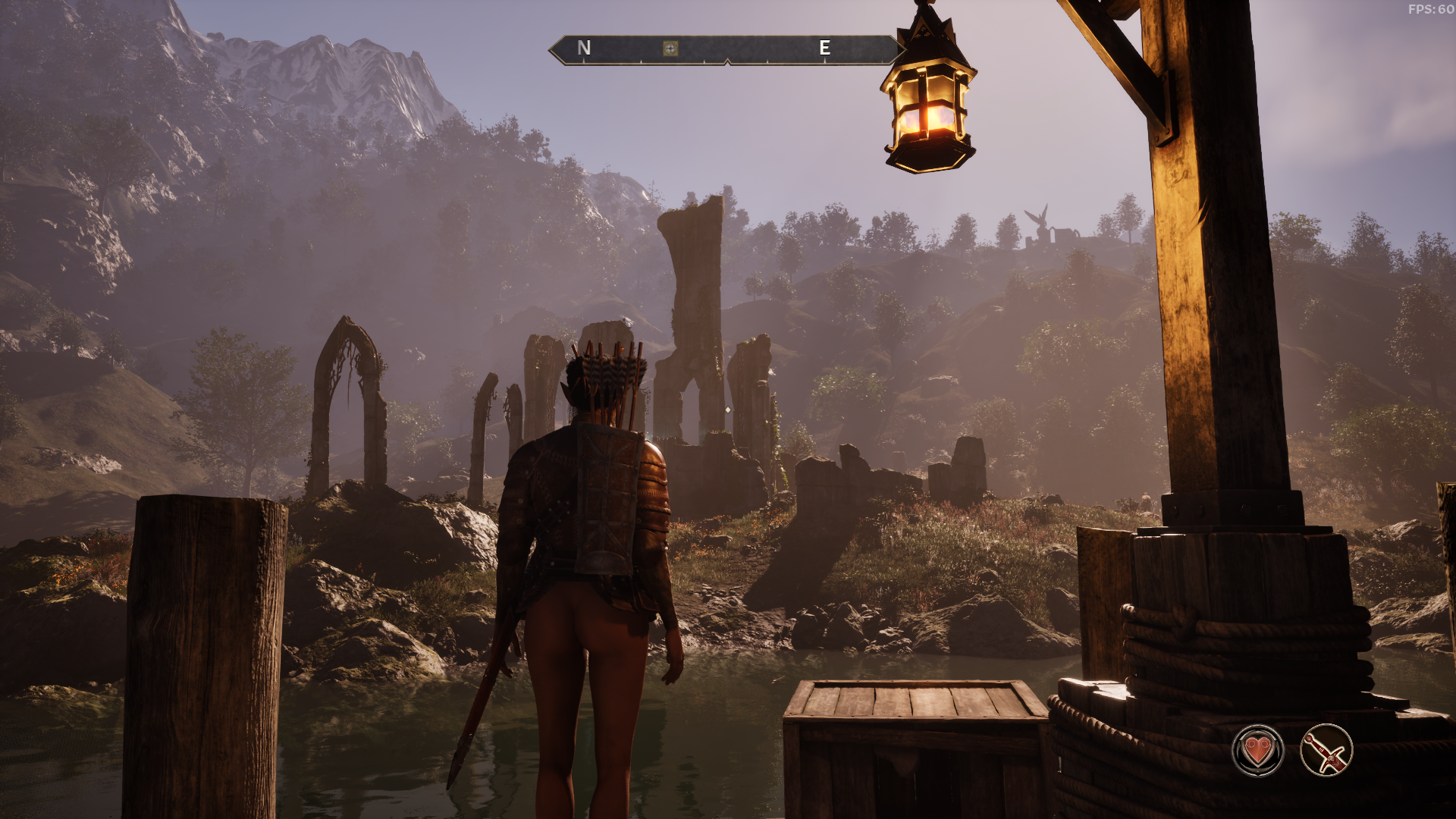Click the compass bar marker icon
This screenshot has width=1456, height=819.
click(670, 49)
